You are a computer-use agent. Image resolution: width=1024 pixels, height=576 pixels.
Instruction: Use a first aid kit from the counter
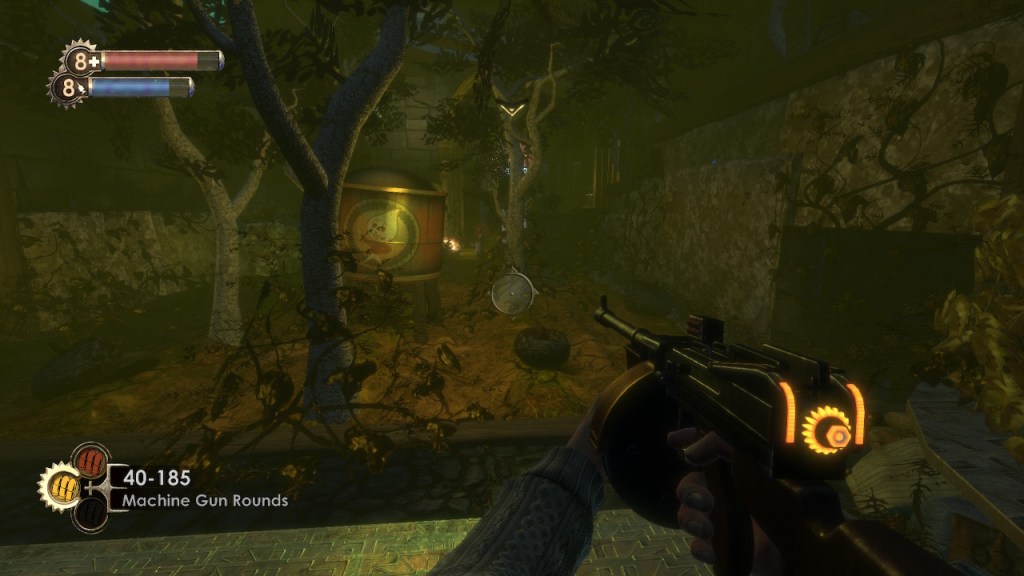pyautogui.click(x=79, y=61)
